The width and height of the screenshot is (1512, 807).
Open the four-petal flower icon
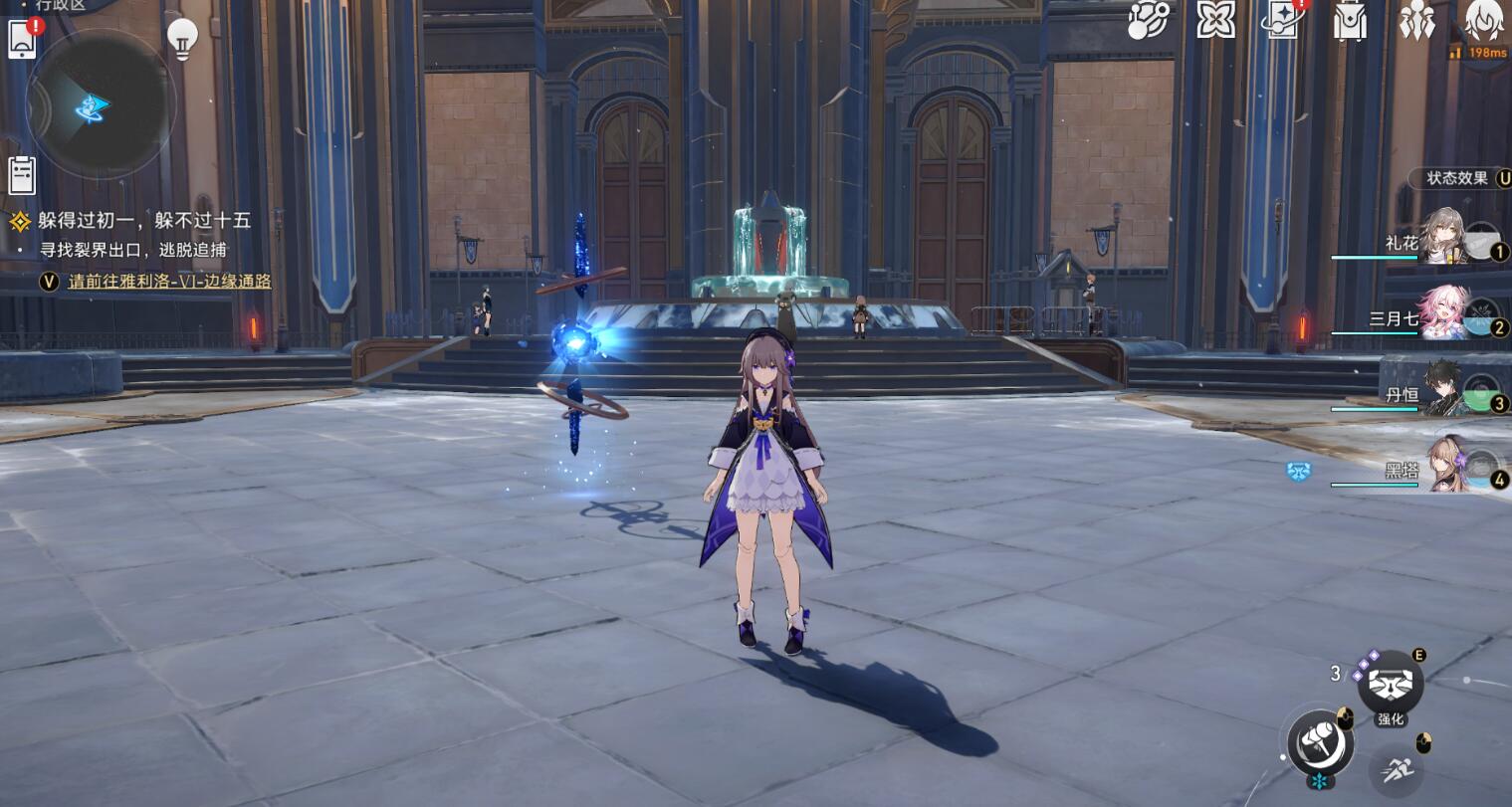(1215, 20)
